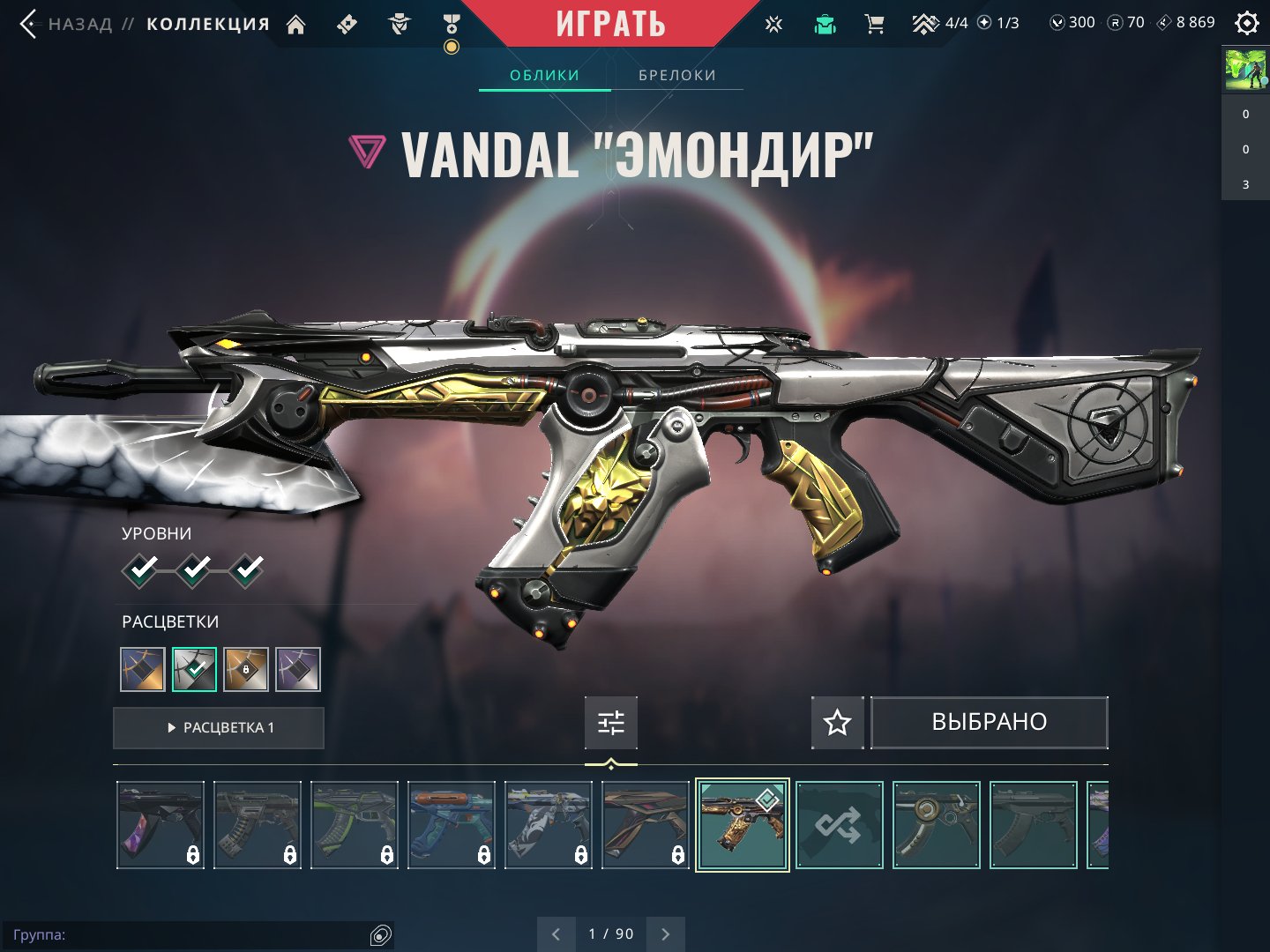The height and width of the screenshot is (952, 1270).
Task: Select the random skin shuffle thumbnail
Action: pyautogui.click(x=839, y=825)
